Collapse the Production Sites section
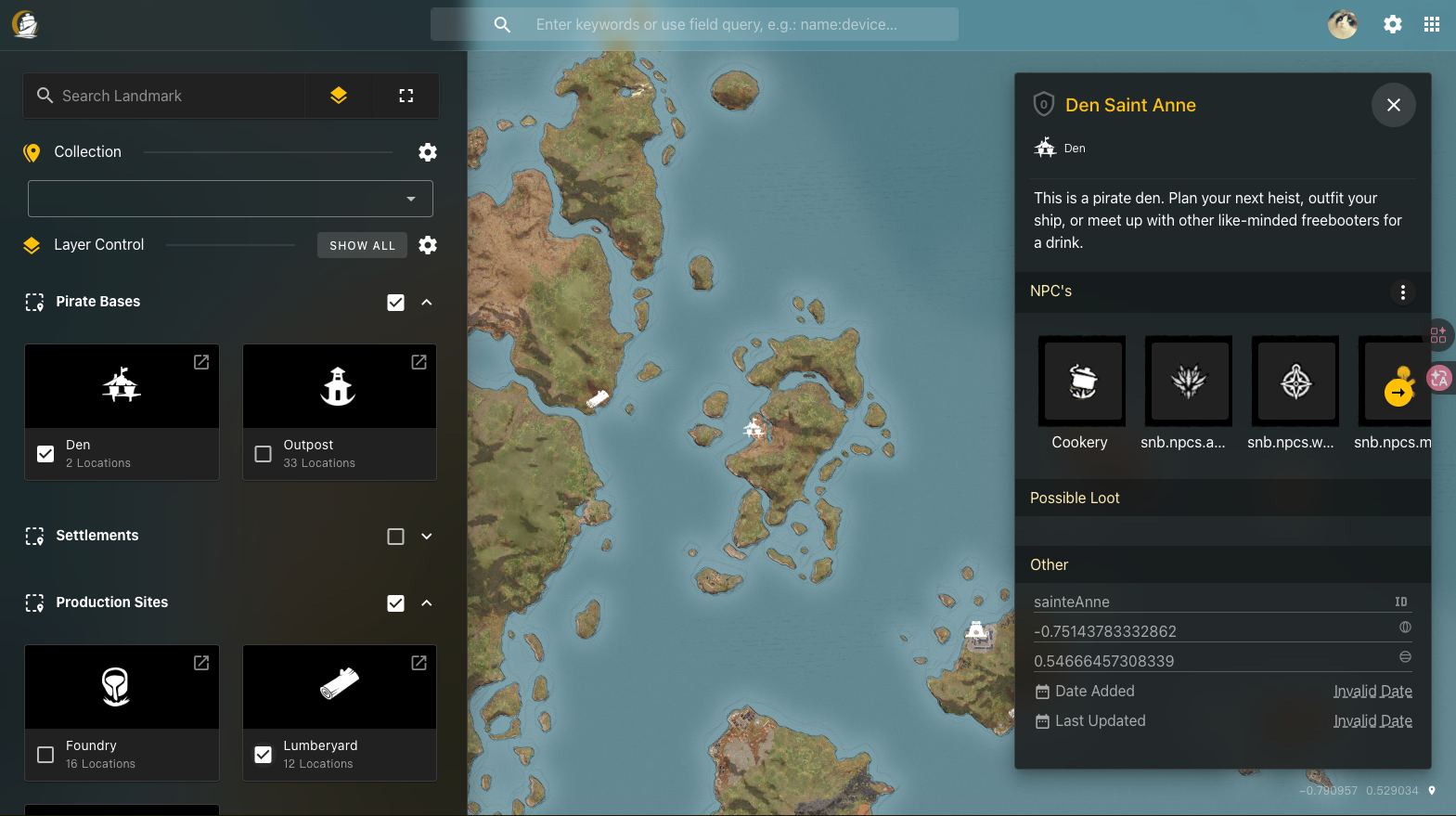The height and width of the screenshot is (816, 1456). point(426,602)
